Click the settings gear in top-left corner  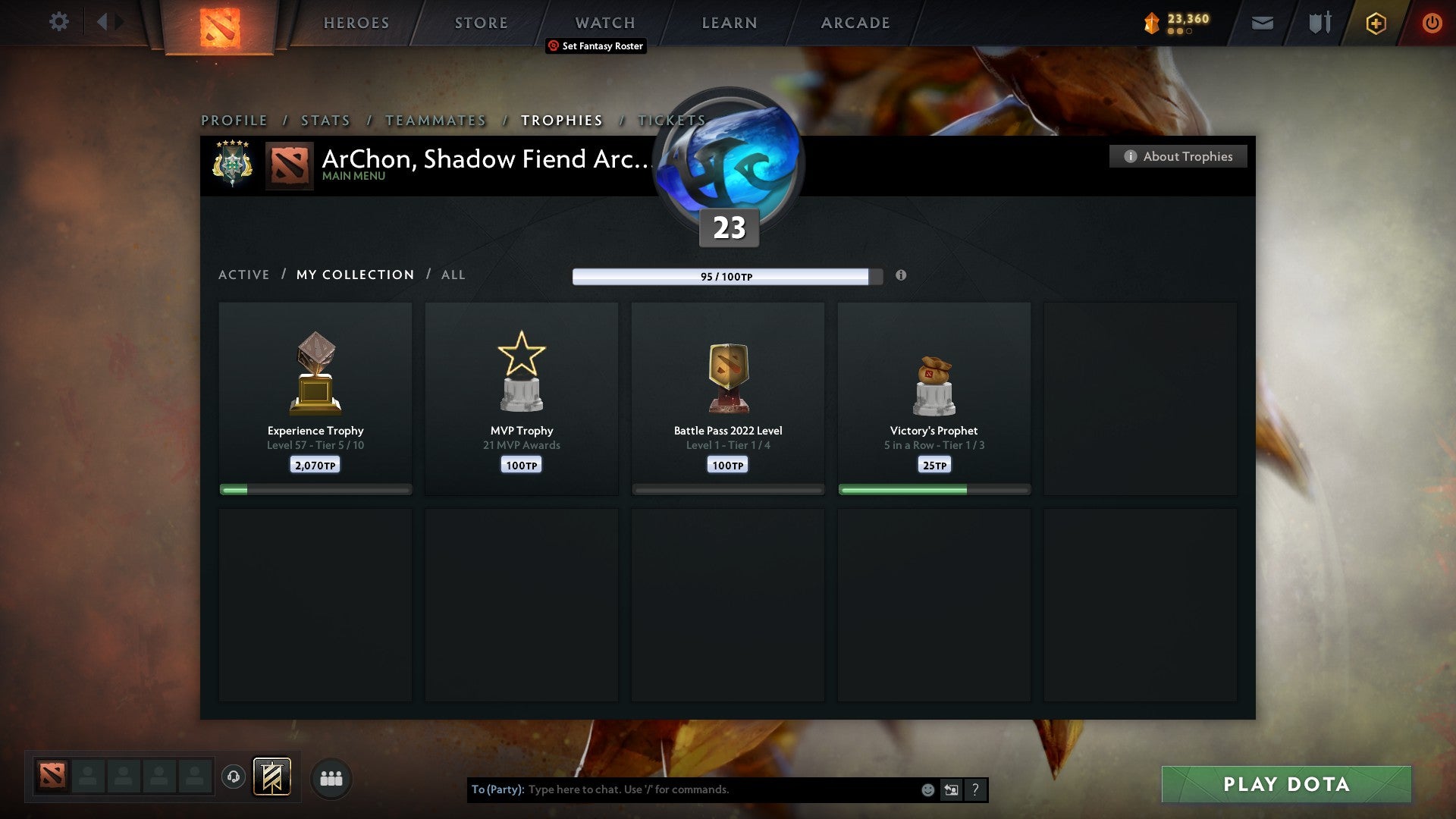pyautogui.click(x=58, y=22)
